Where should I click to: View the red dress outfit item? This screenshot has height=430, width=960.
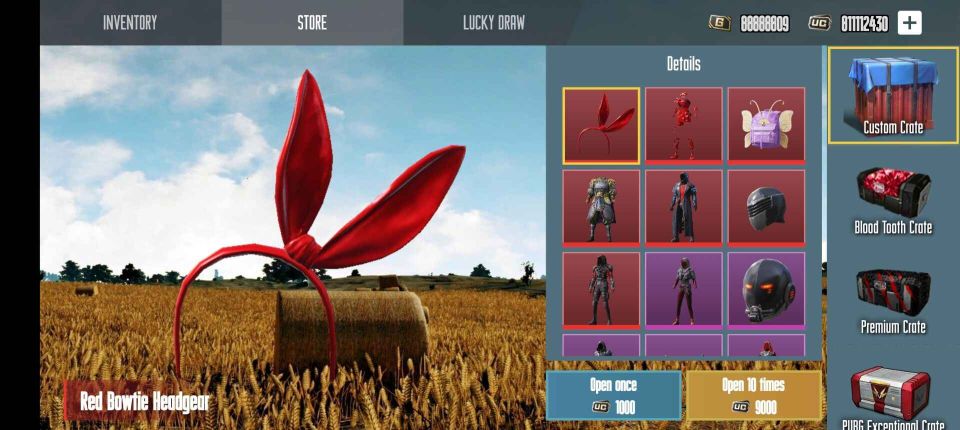click(684, 125)
